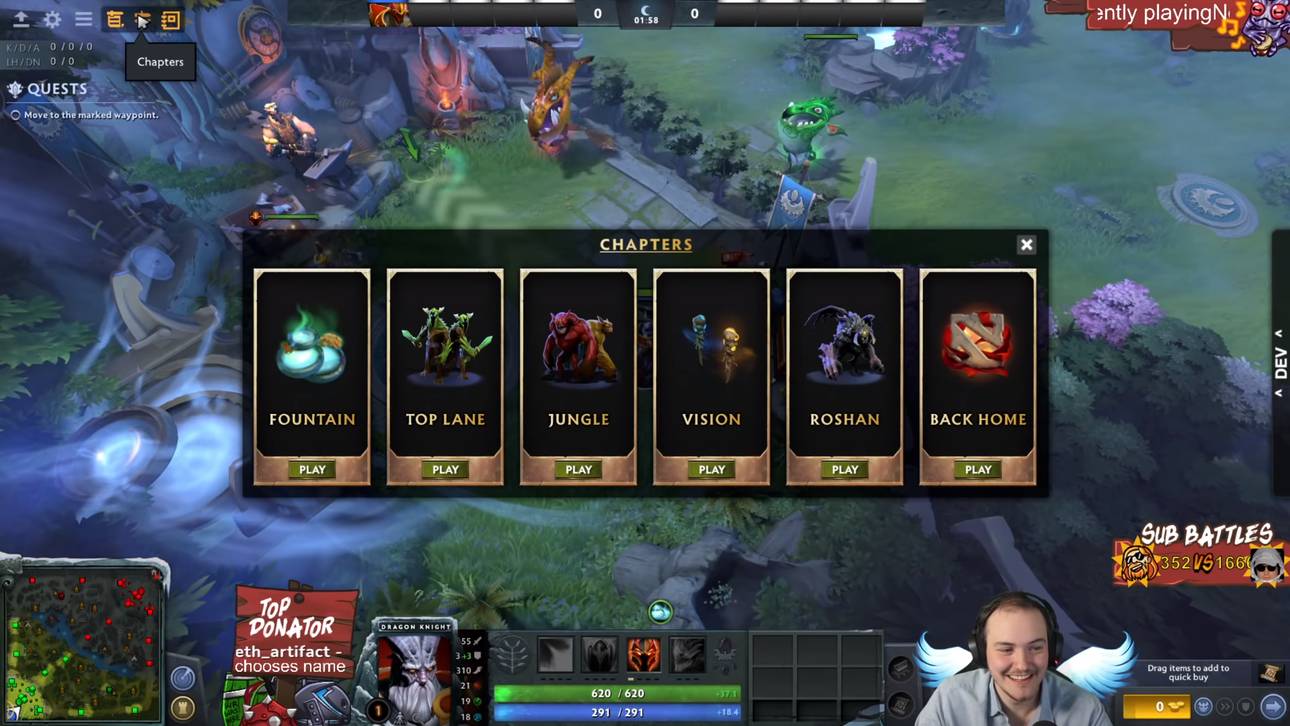Click the Chapters clapperboard icon in top toolbar
This screenshot has height=726, width=1290.
coord(142,18)
